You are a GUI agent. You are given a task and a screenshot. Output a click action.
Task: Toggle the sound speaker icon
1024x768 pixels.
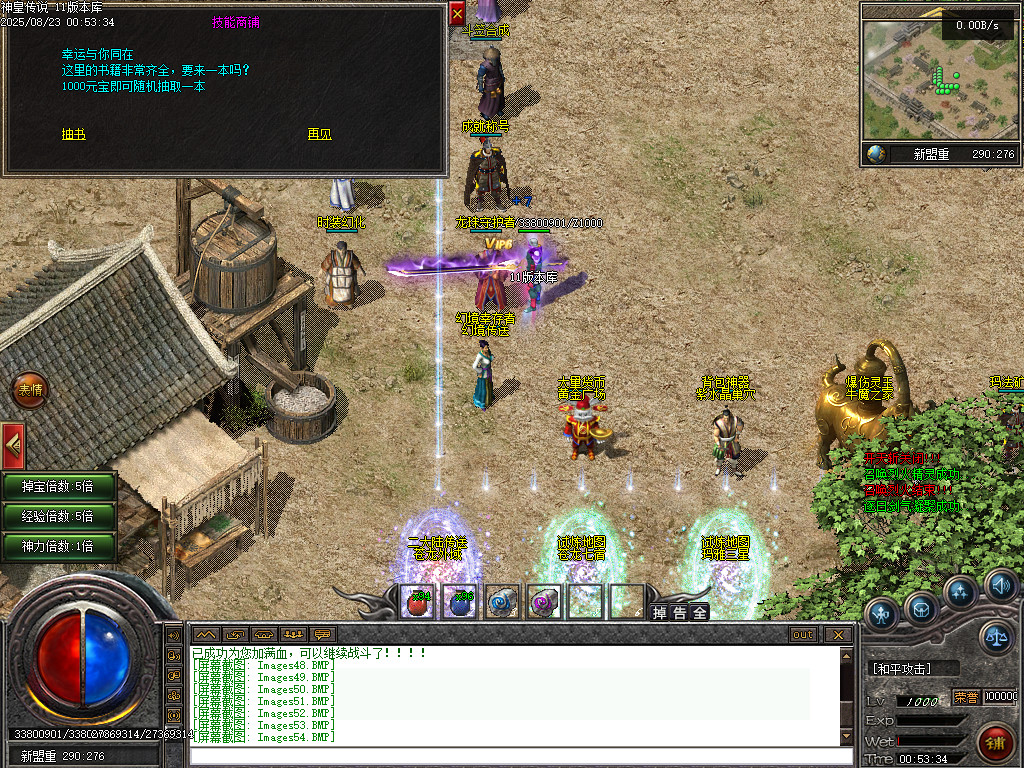click(1000, 584)
